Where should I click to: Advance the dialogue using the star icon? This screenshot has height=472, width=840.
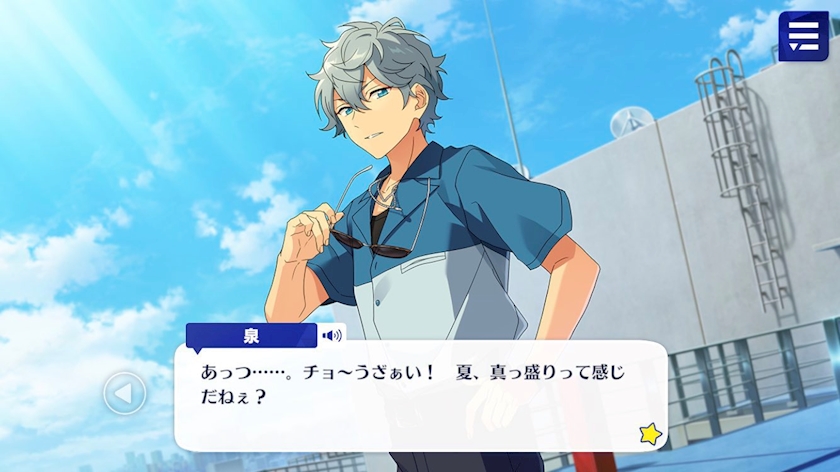(651, 433)
